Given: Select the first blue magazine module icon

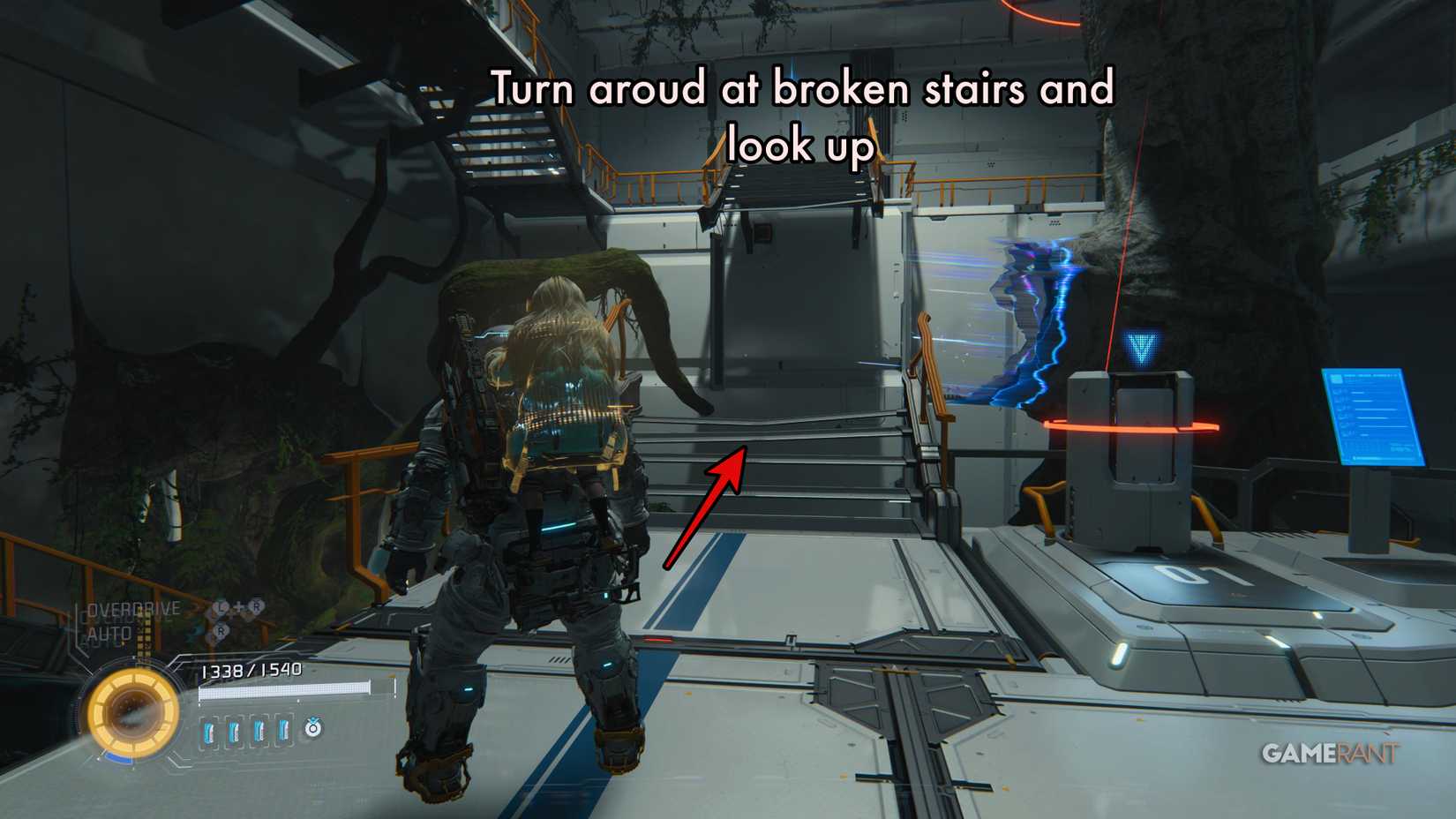Looking at the screenshot, I should (208, 731).
